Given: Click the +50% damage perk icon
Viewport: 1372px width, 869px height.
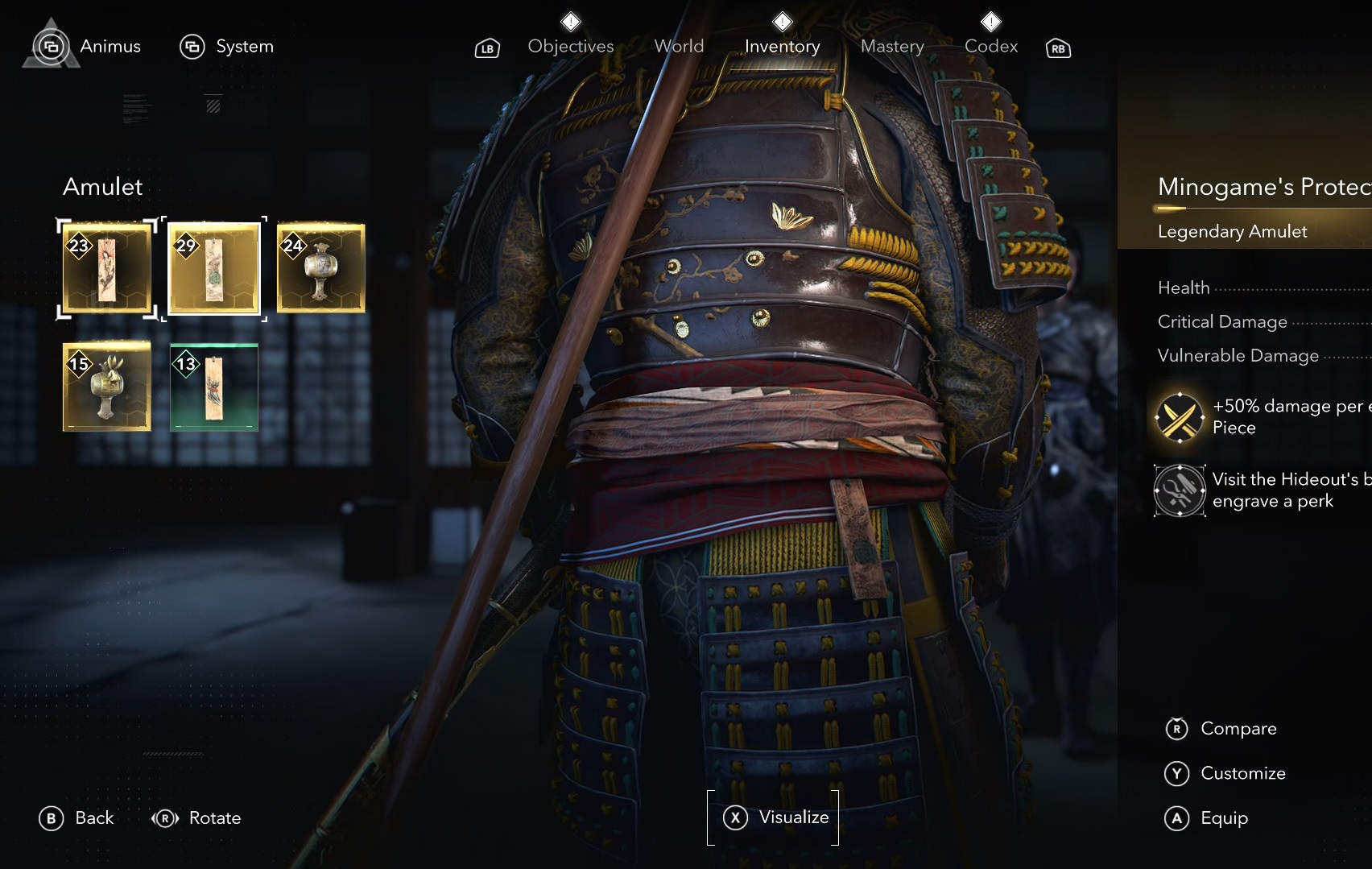Looking at the screenshot, I should point(1179,417).
